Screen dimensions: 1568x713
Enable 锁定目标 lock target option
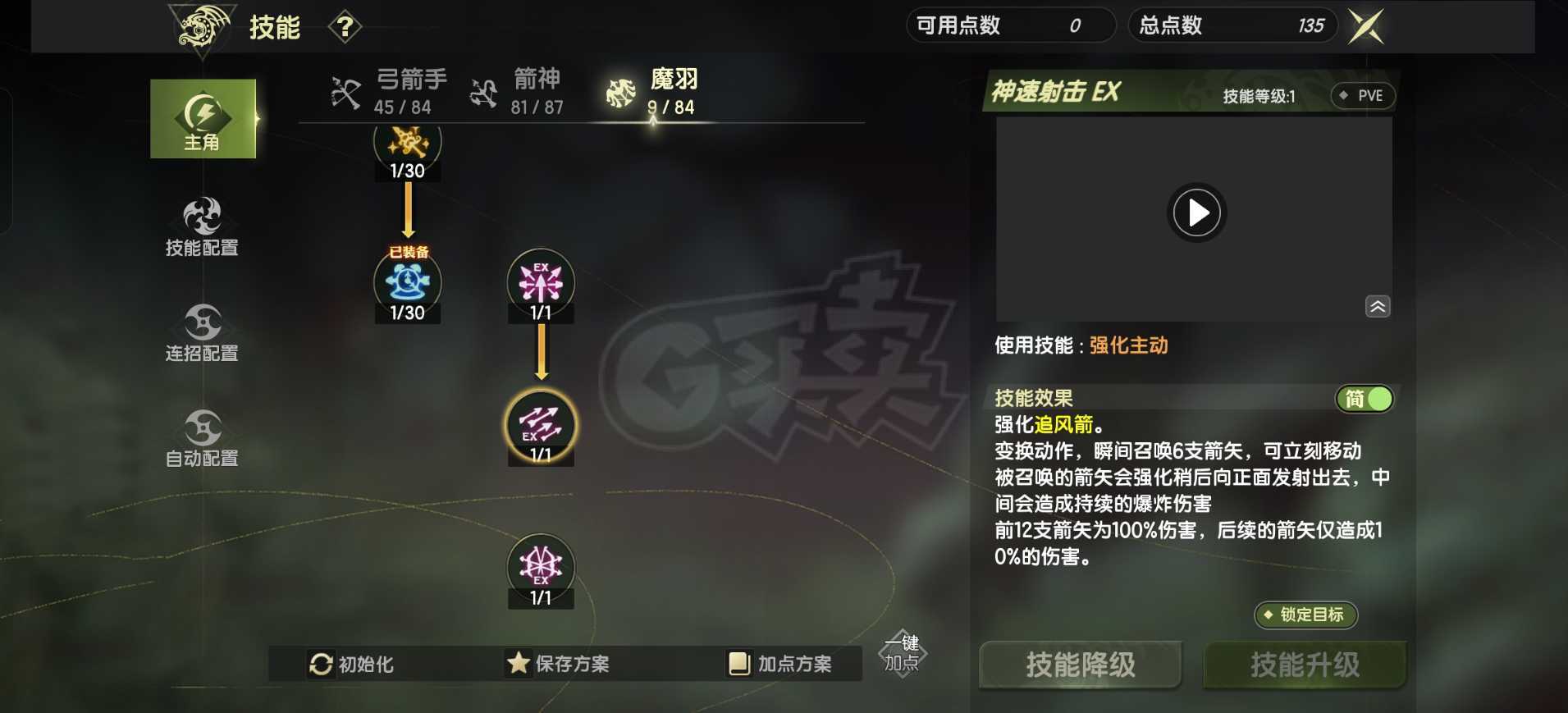click(x=1306, y=615)
